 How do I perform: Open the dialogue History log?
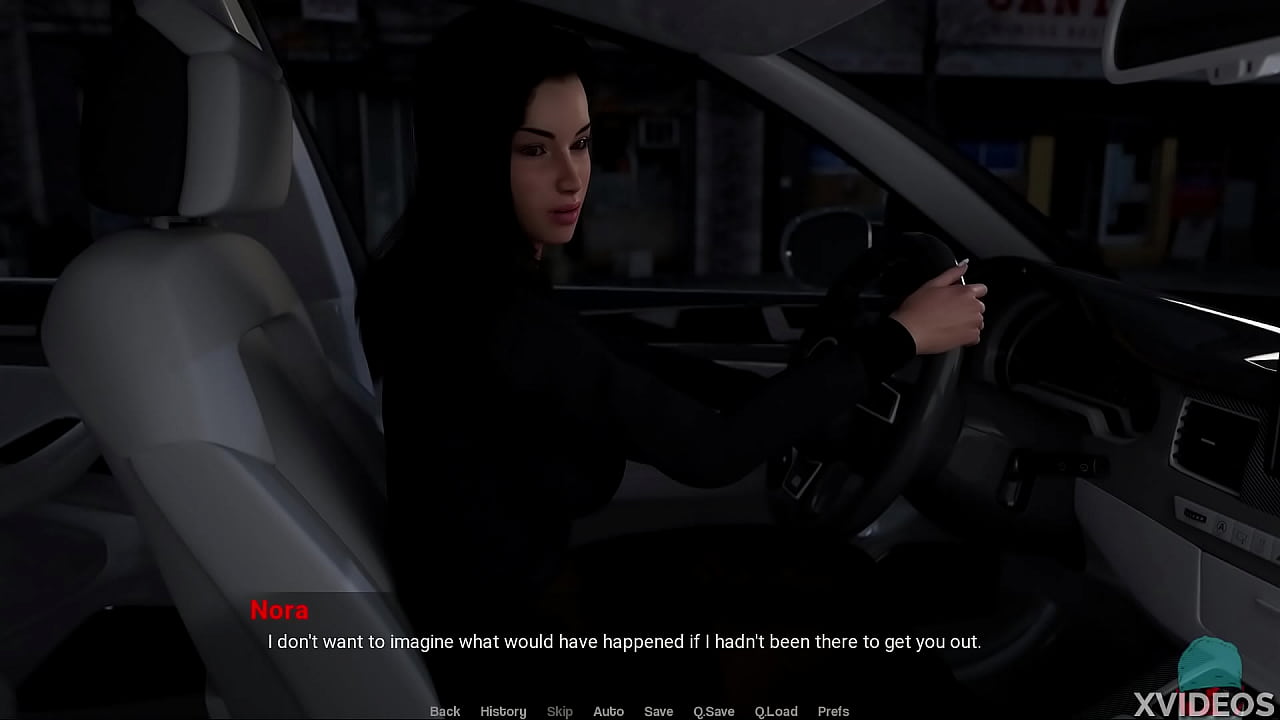point(503,711)
